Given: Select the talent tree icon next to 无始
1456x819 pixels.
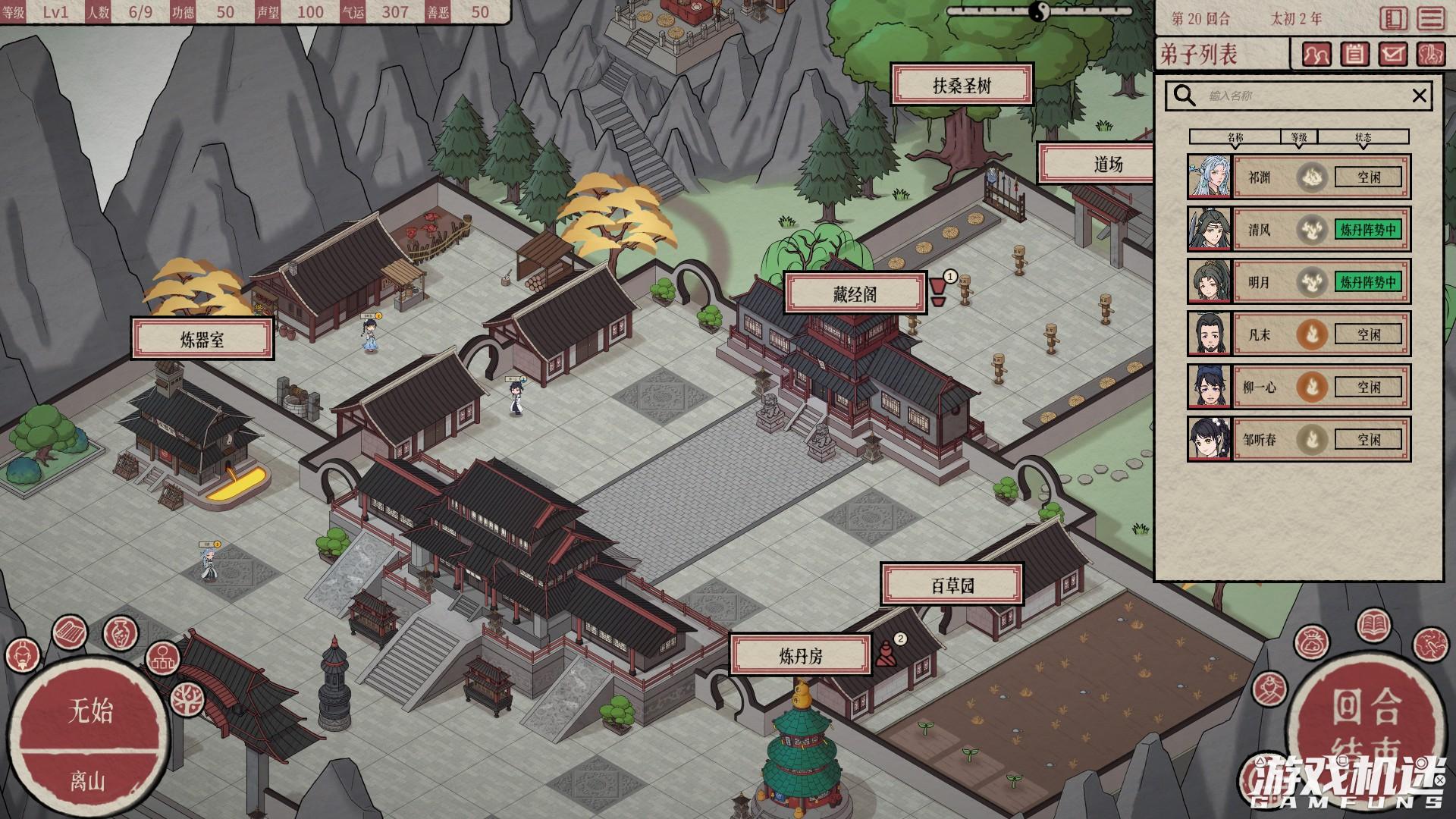Looking at the screenshot, I should coord(187,700).
